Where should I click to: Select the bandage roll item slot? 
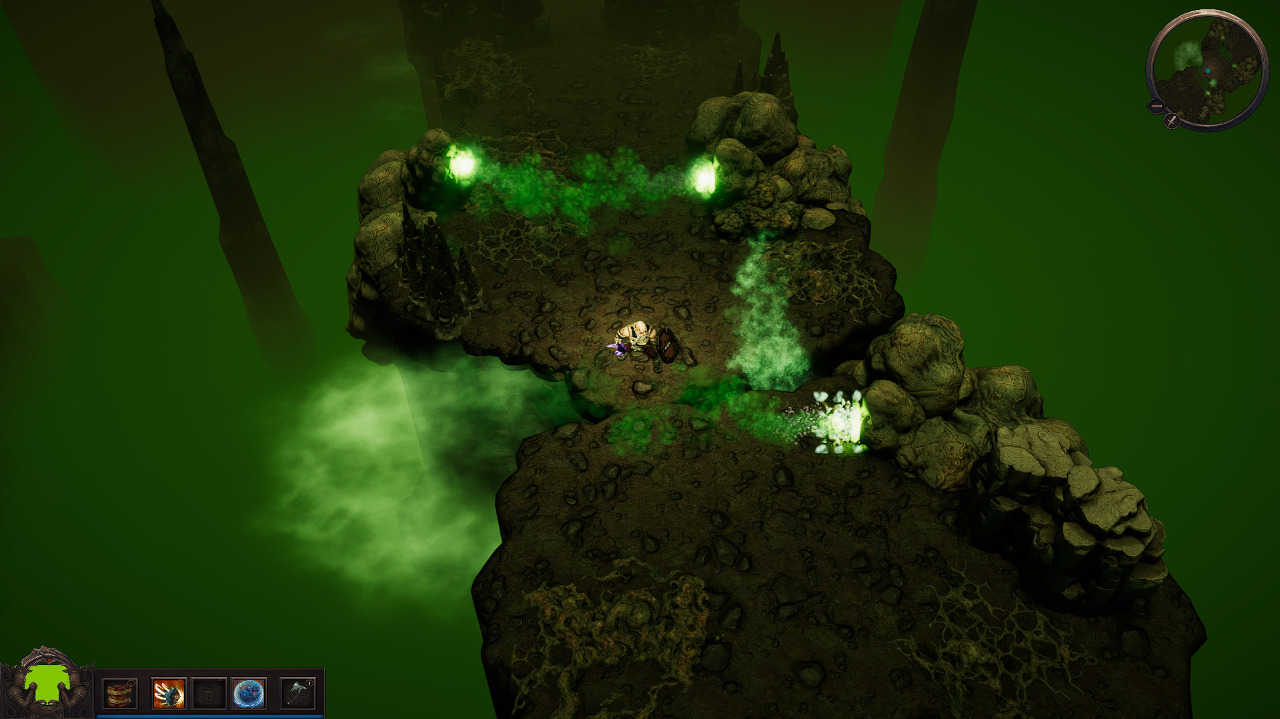(x=120, y=693)
